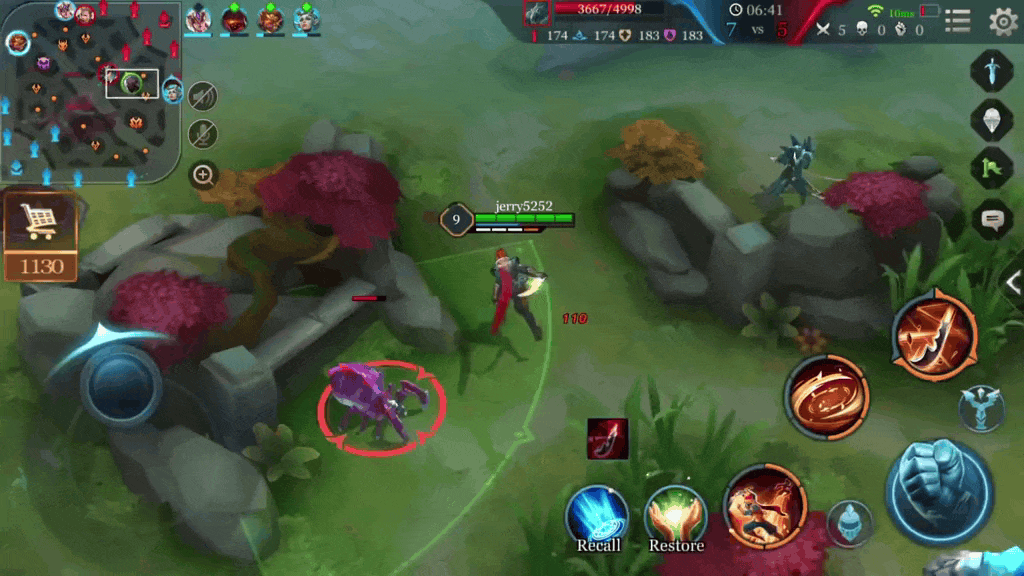This screenshot has width=1024, height=576.
Task: Click the magnifier zoom button beside minimap
Action: 203,175
